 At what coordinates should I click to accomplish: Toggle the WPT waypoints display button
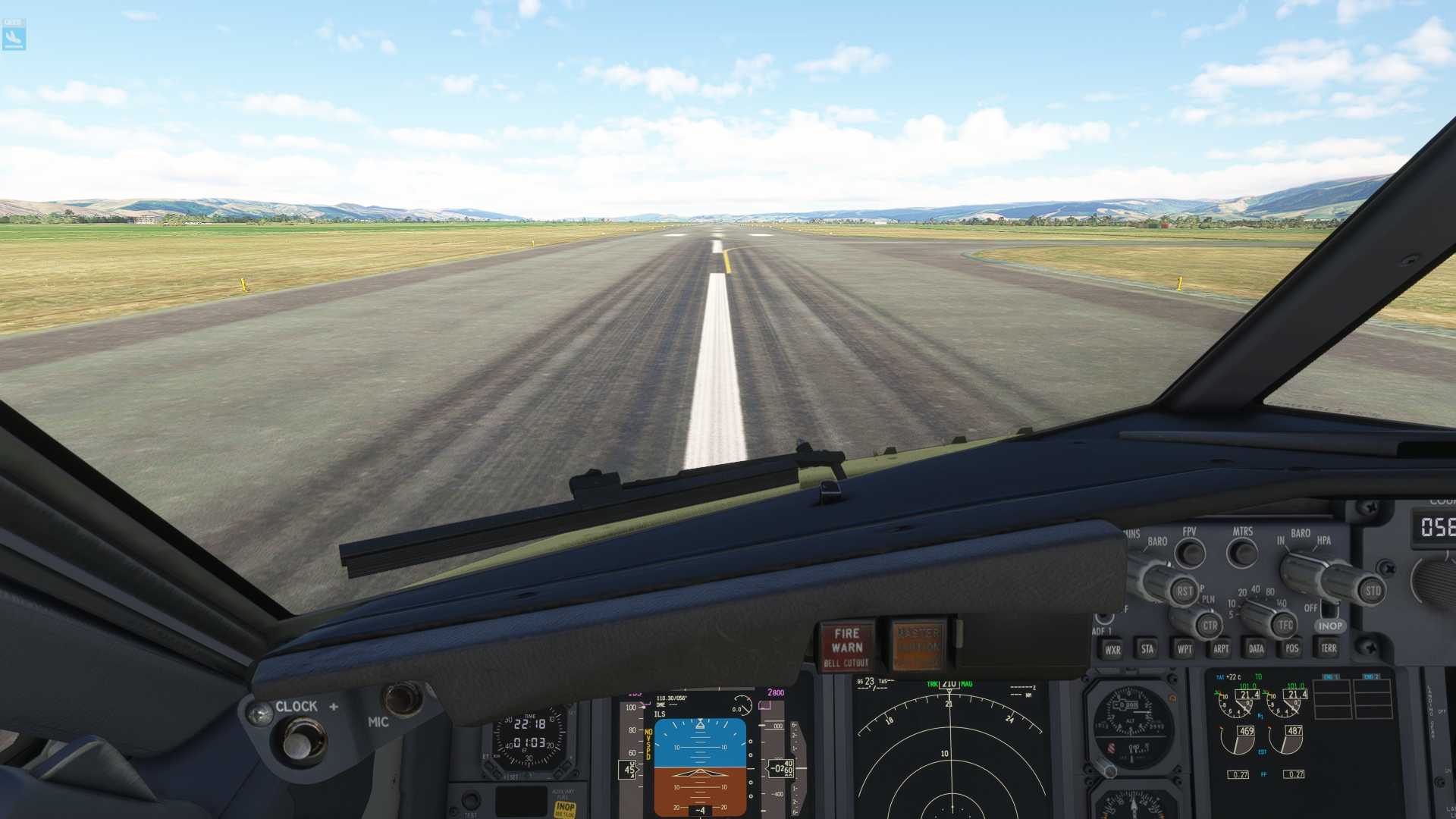point(1184,648)
